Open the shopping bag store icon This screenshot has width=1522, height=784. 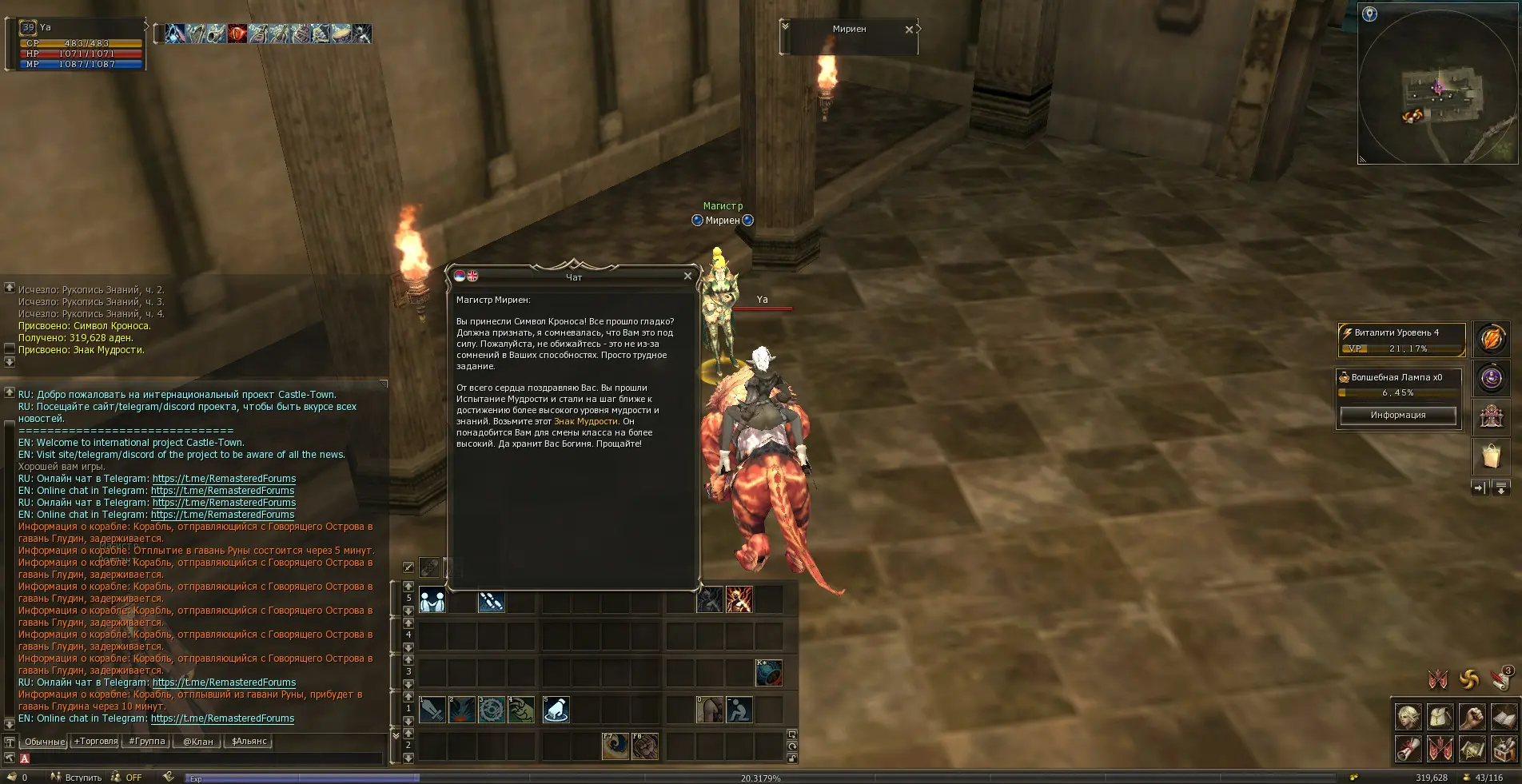1491,456
